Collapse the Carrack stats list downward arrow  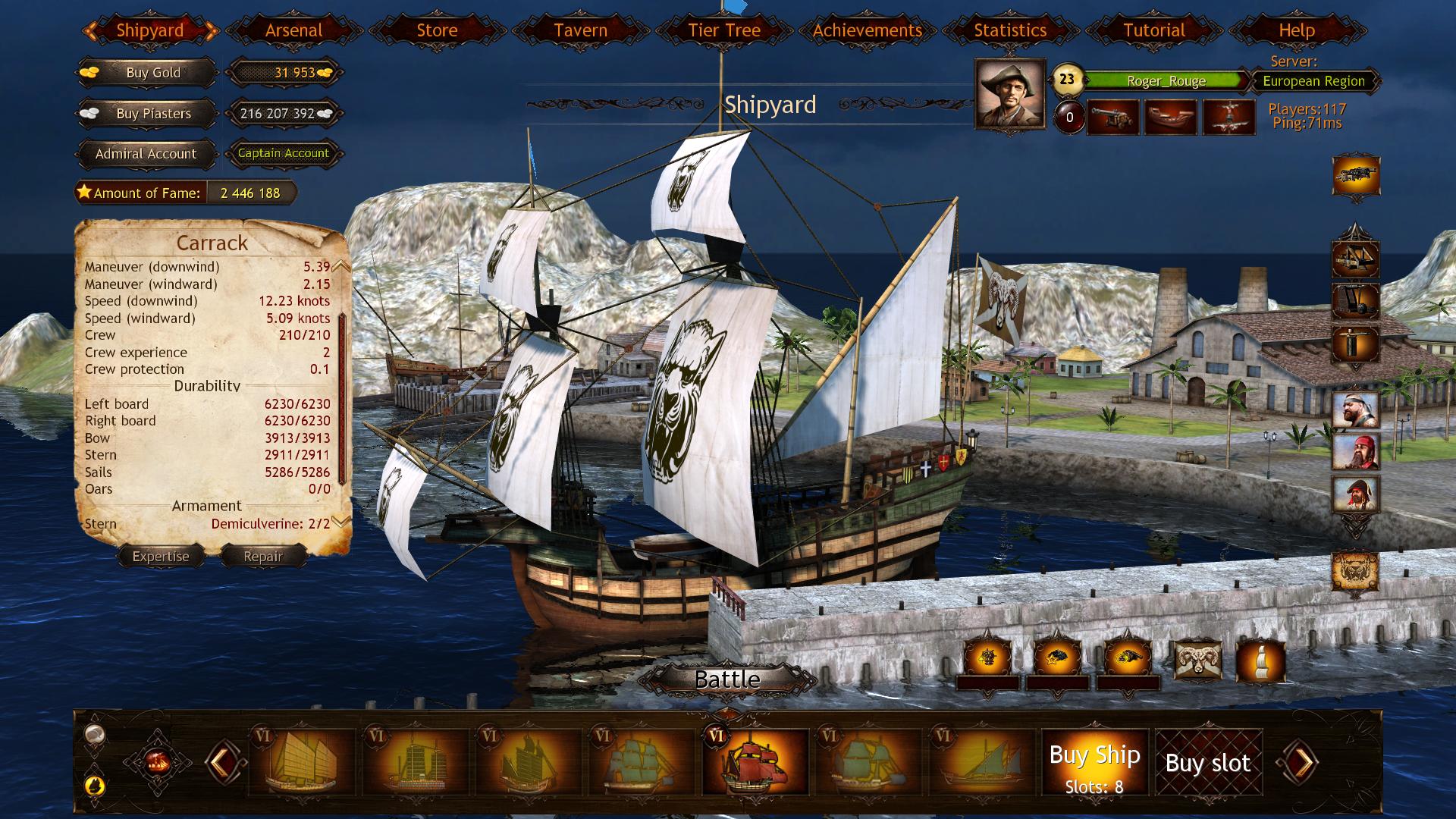point(341,522)
